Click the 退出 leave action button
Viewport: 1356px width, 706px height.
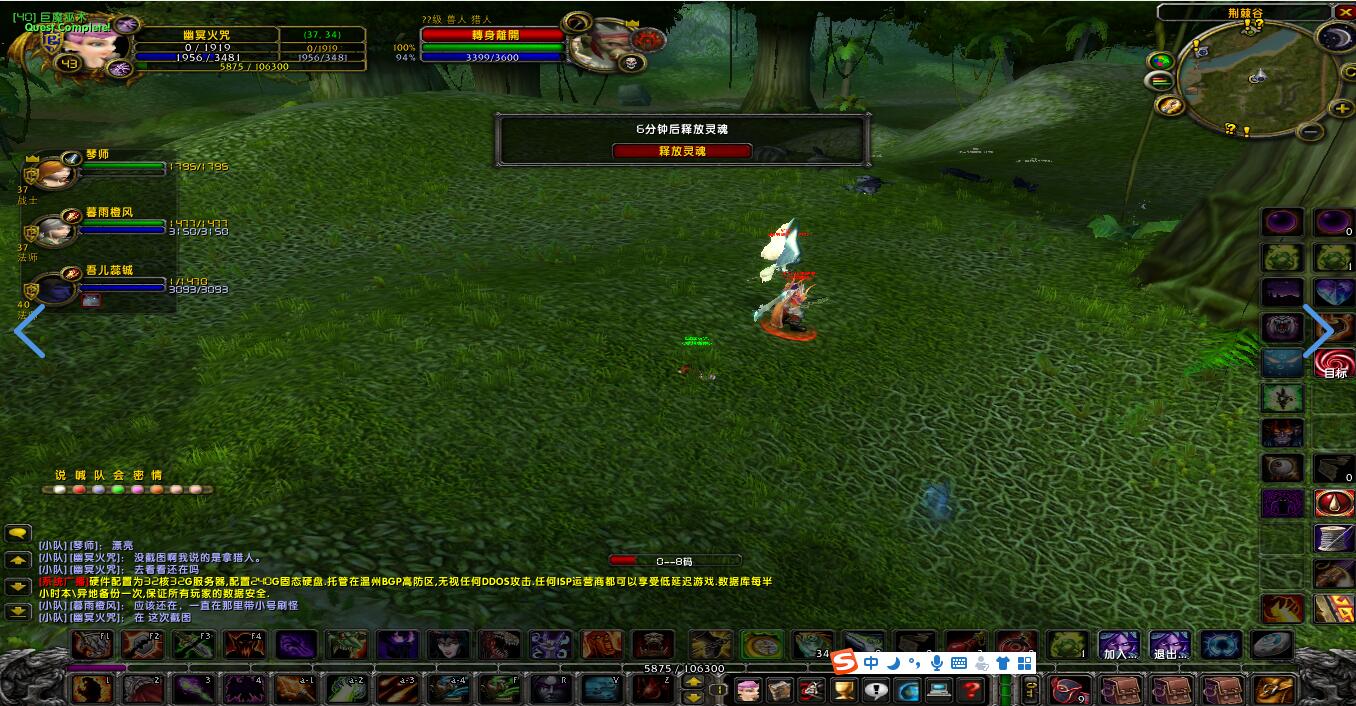point(1169,645)
